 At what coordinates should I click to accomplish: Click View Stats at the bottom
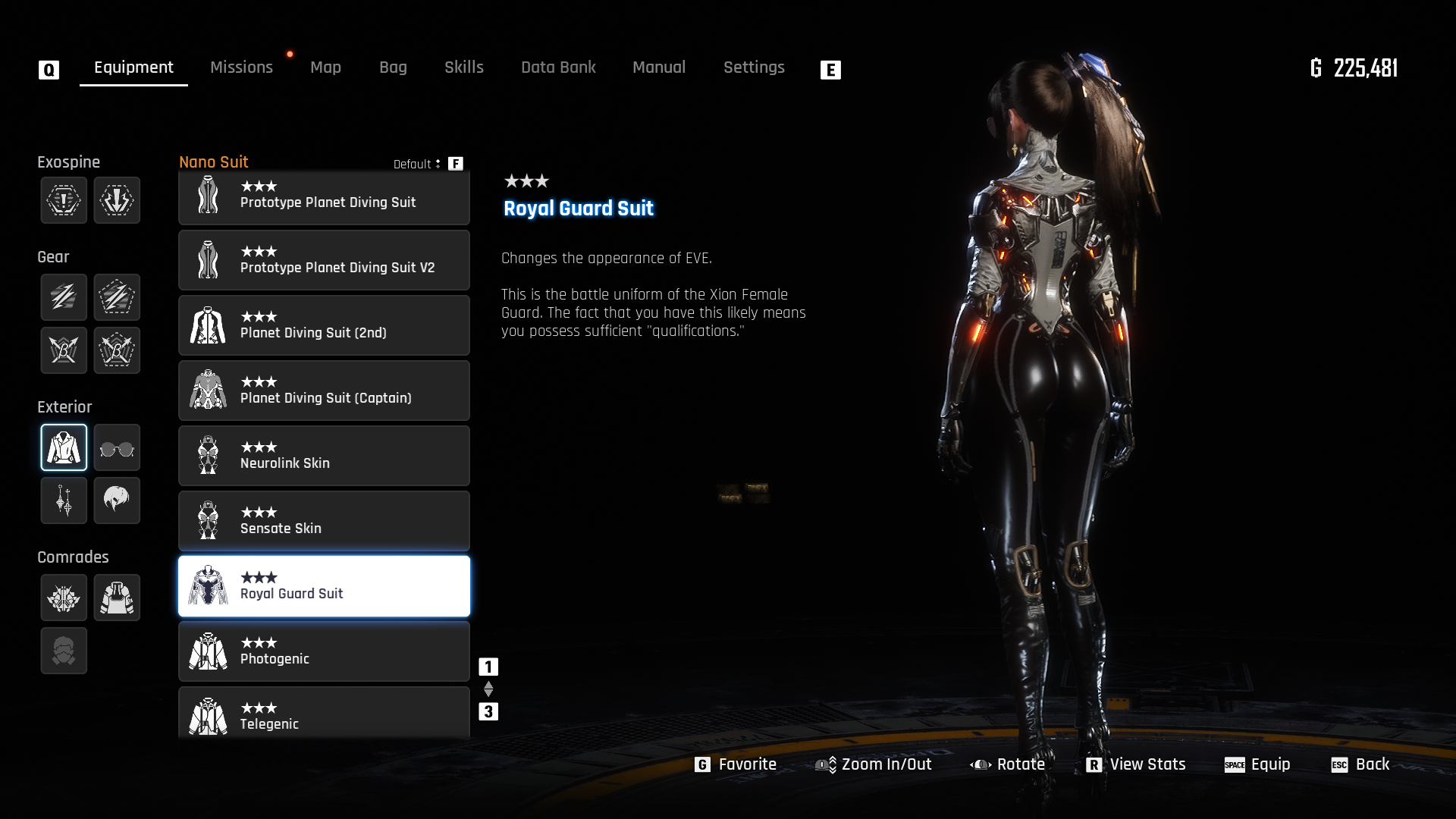[x=1136, y=764]
